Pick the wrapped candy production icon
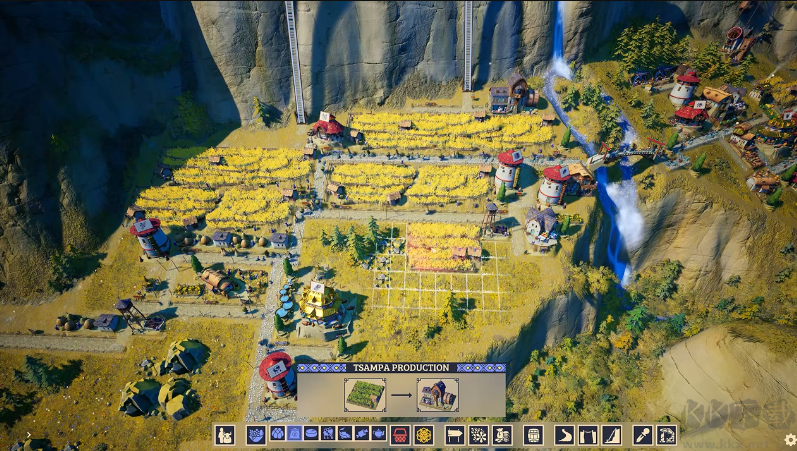Image resolution: width=797 pixels, height=451 pixels. 362,435
